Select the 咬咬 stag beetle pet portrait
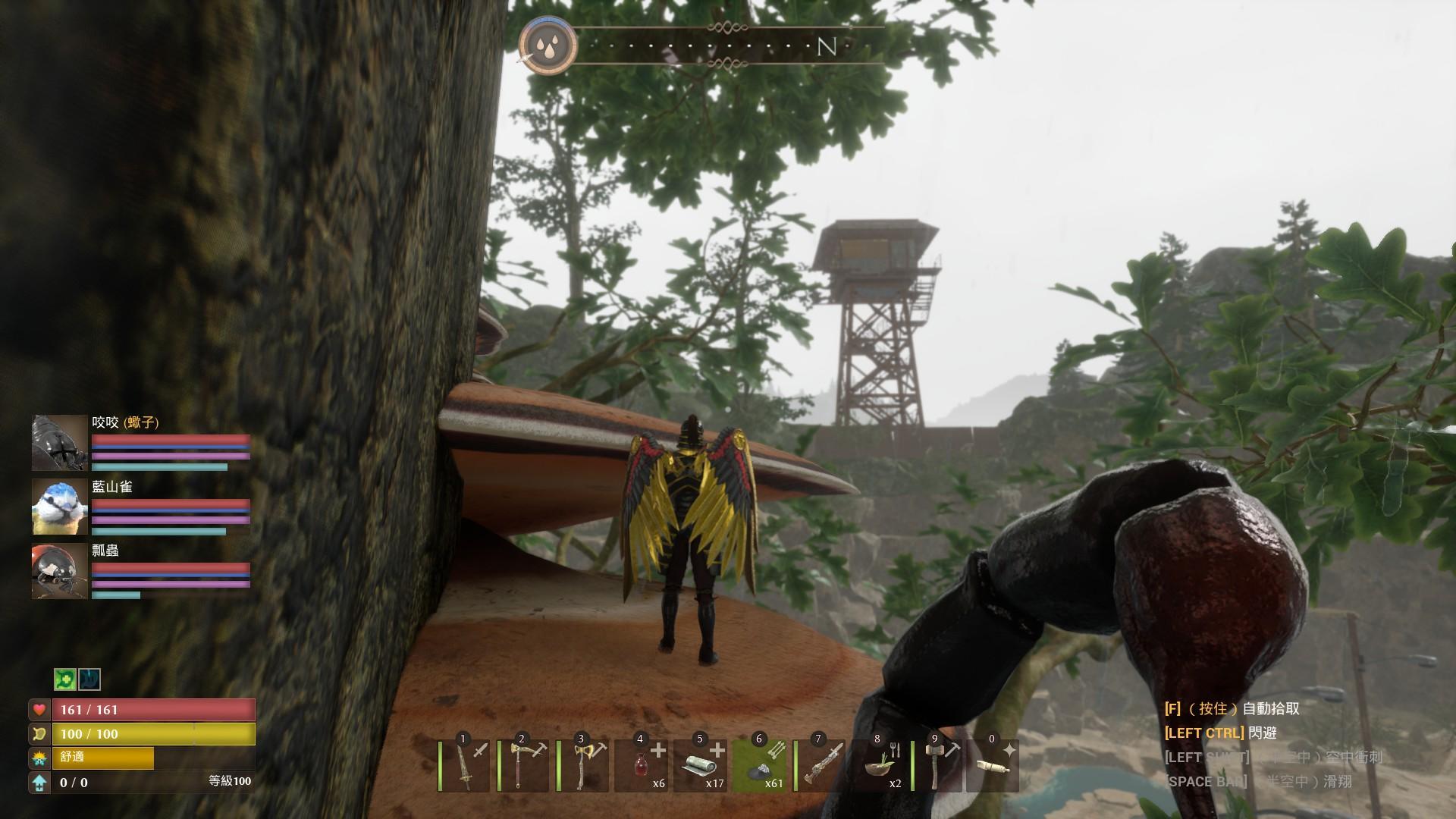The width and height of the screenshot is (1456, 819). (60, 443)
